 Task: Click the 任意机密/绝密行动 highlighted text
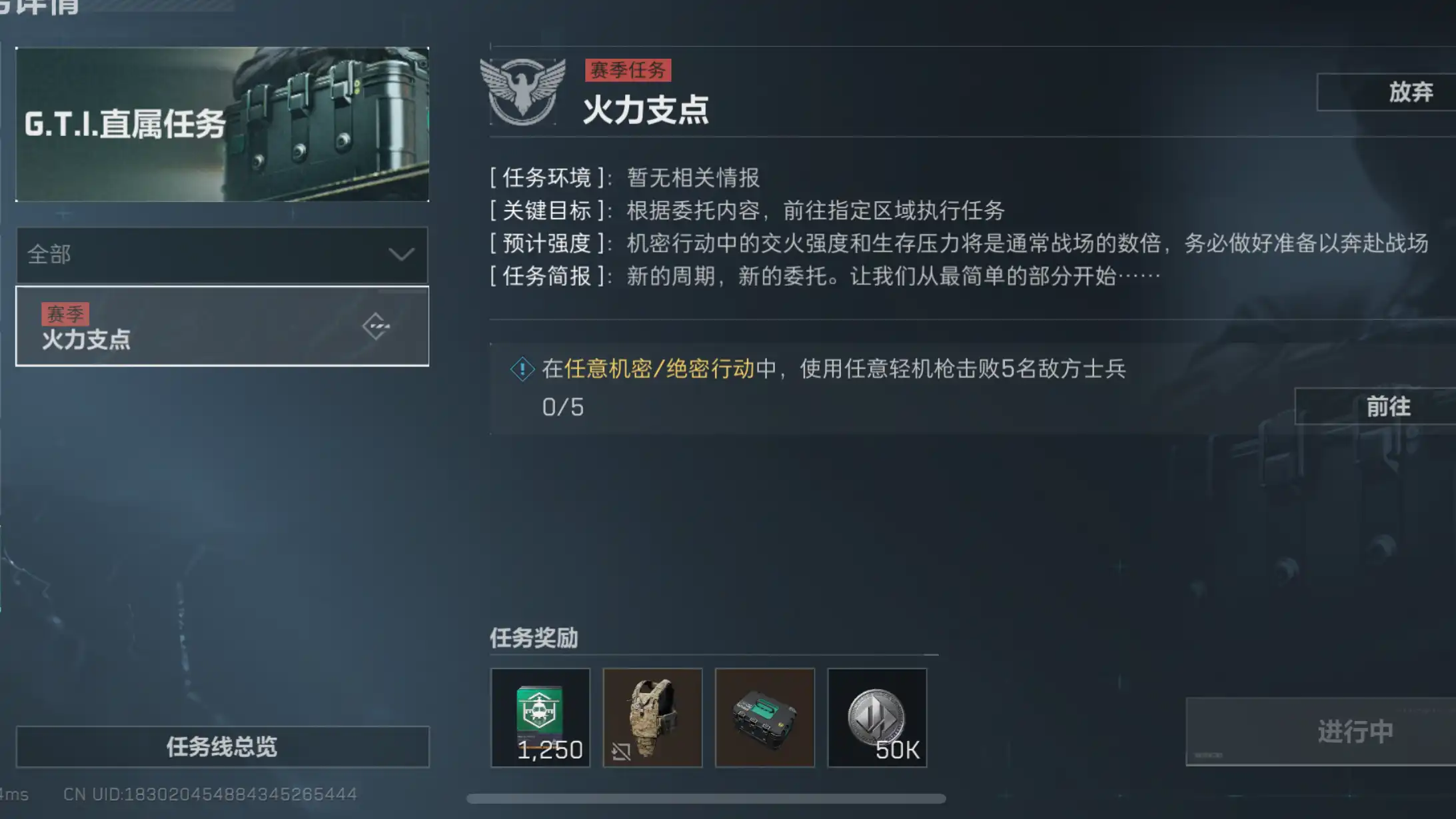[x=664, y=369]
